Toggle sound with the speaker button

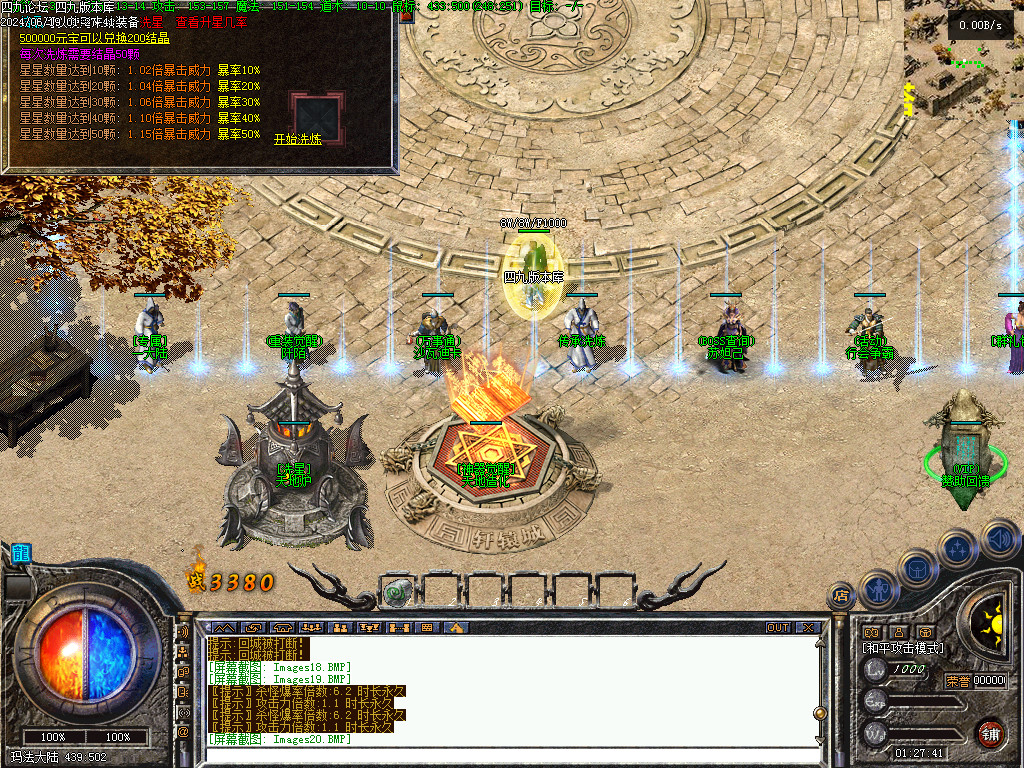point(999,538)
